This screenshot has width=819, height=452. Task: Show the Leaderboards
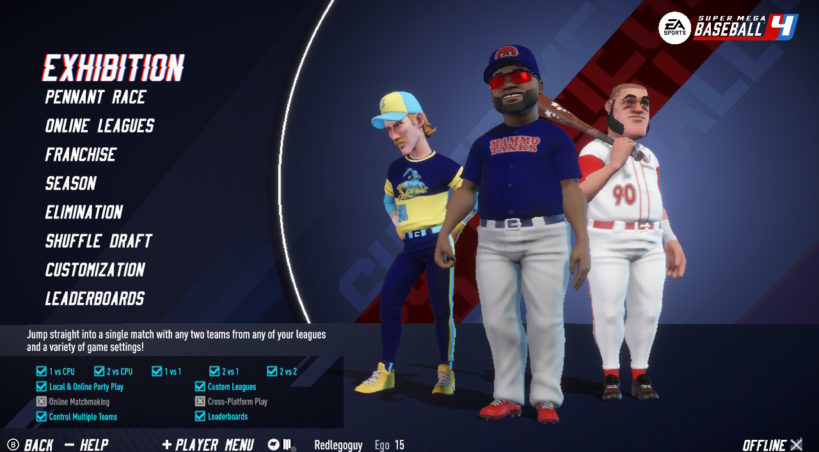coord(95,298)
